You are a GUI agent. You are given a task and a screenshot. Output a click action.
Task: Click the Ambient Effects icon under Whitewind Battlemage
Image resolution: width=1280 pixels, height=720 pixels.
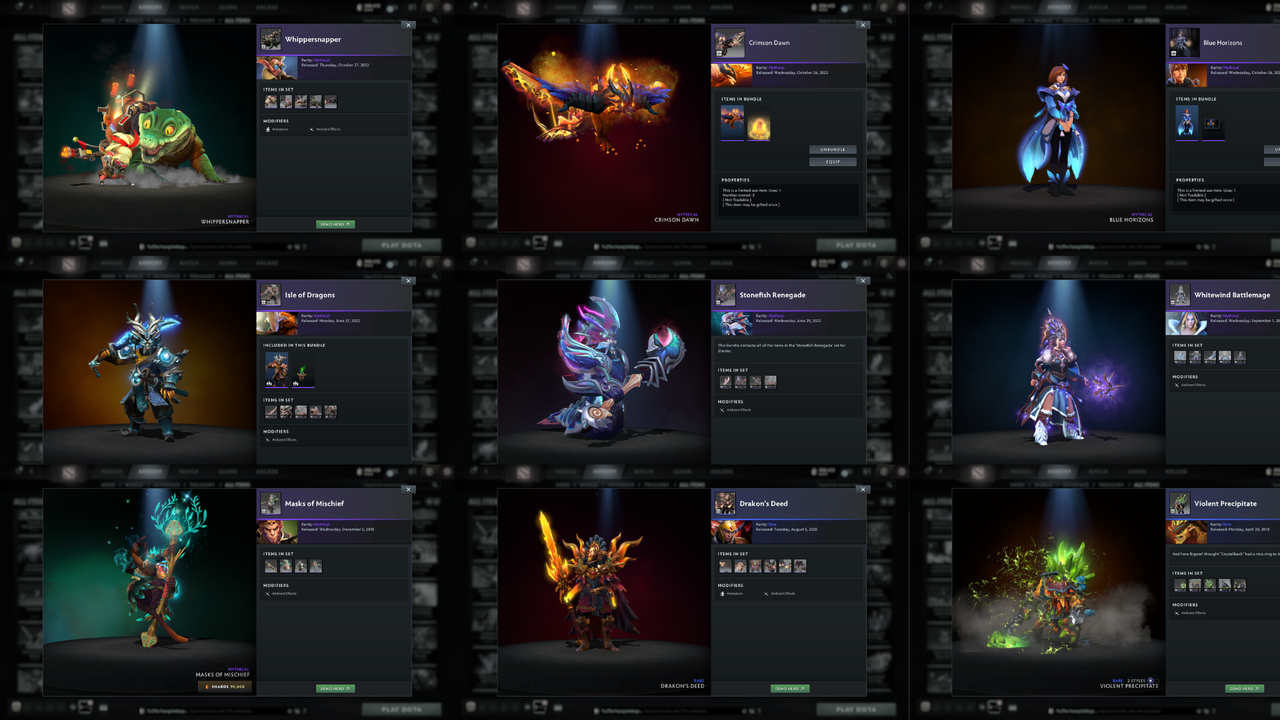click(x=1177, y=385)
